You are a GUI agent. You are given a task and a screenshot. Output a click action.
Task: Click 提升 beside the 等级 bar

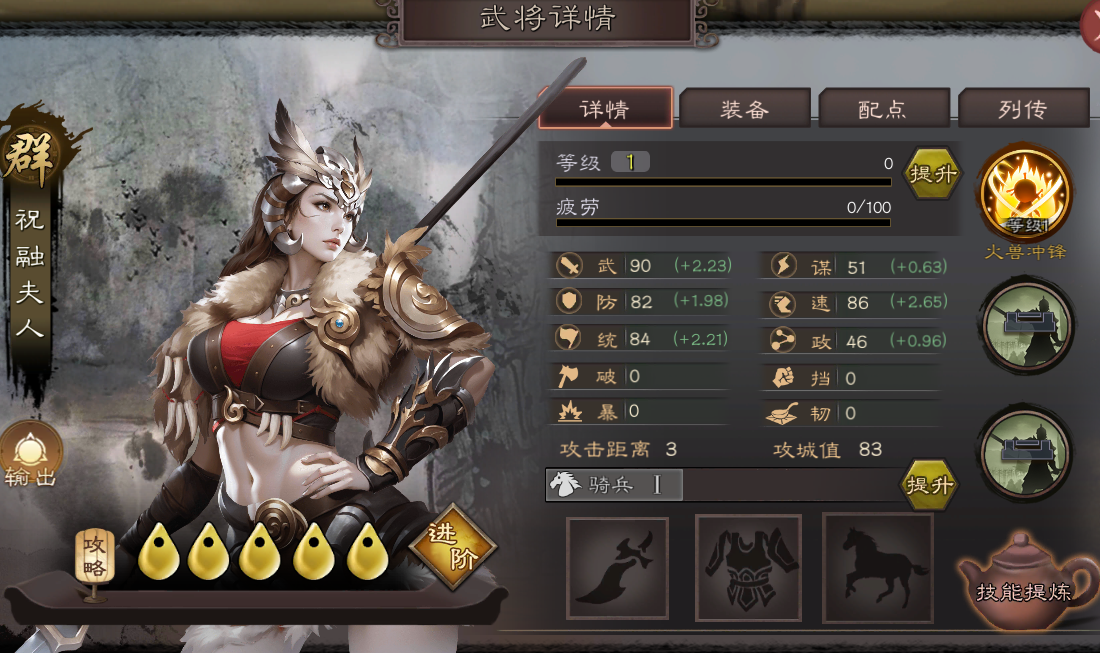[932, 174]
